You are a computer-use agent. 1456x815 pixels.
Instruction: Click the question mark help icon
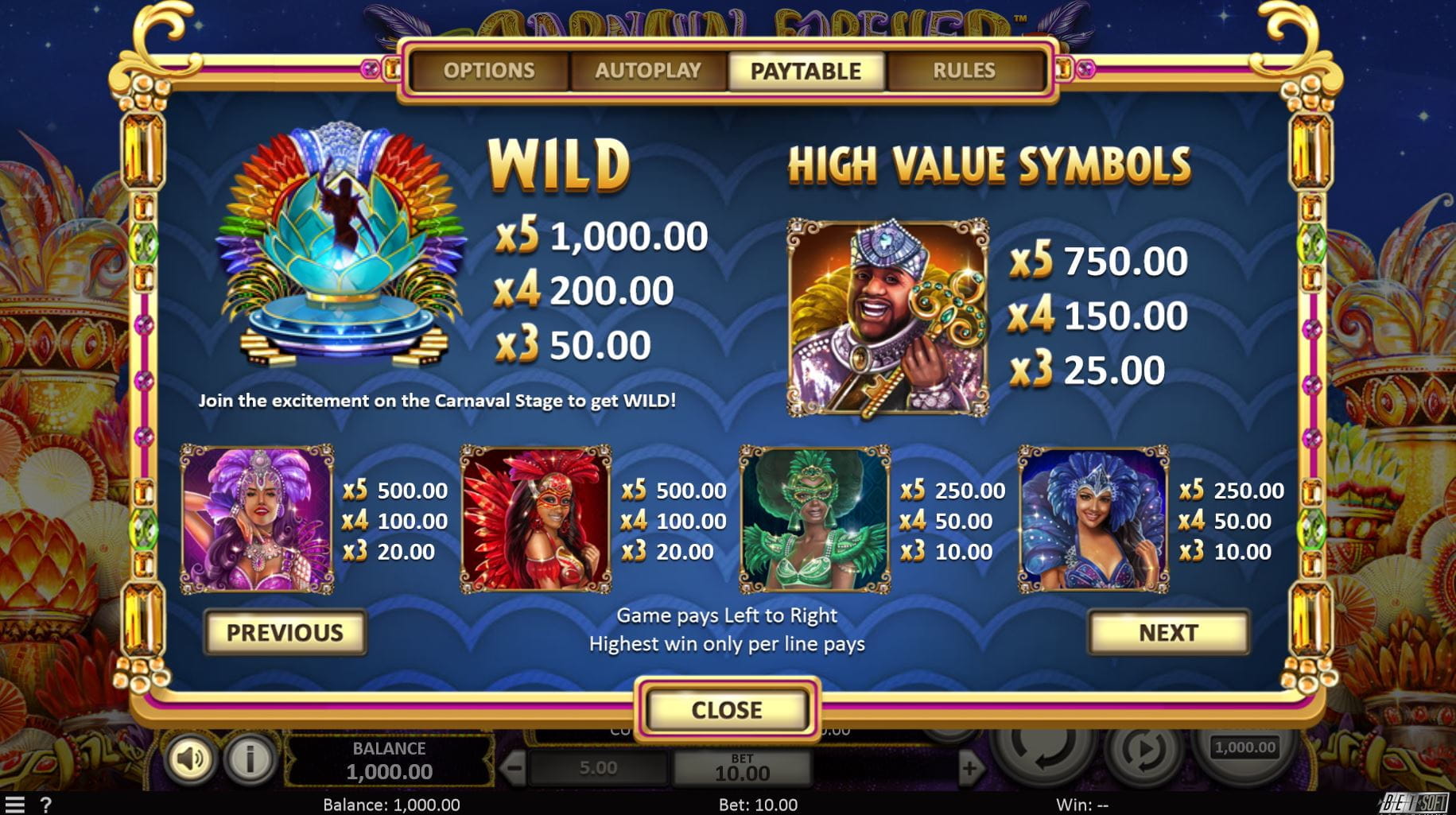tap(46, 805)
